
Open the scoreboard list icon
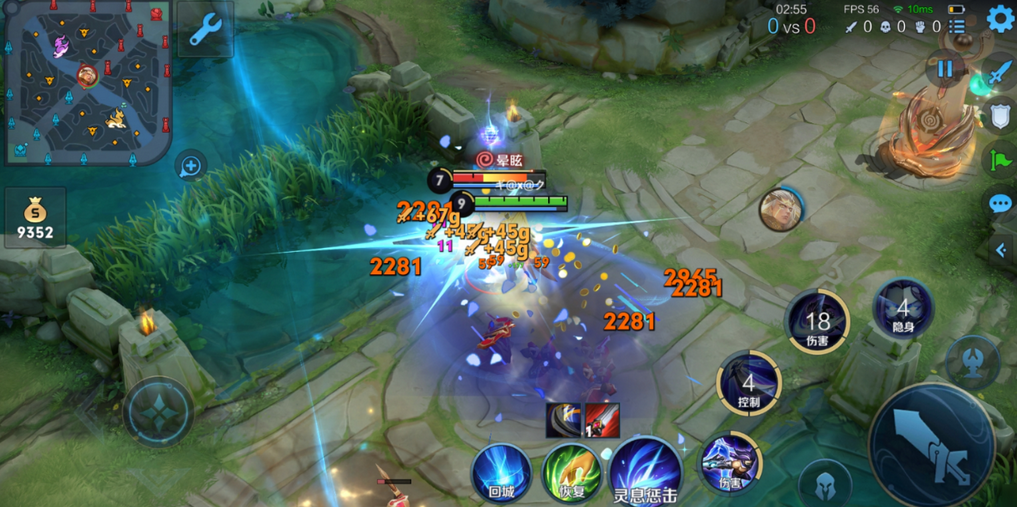[957, 25]
